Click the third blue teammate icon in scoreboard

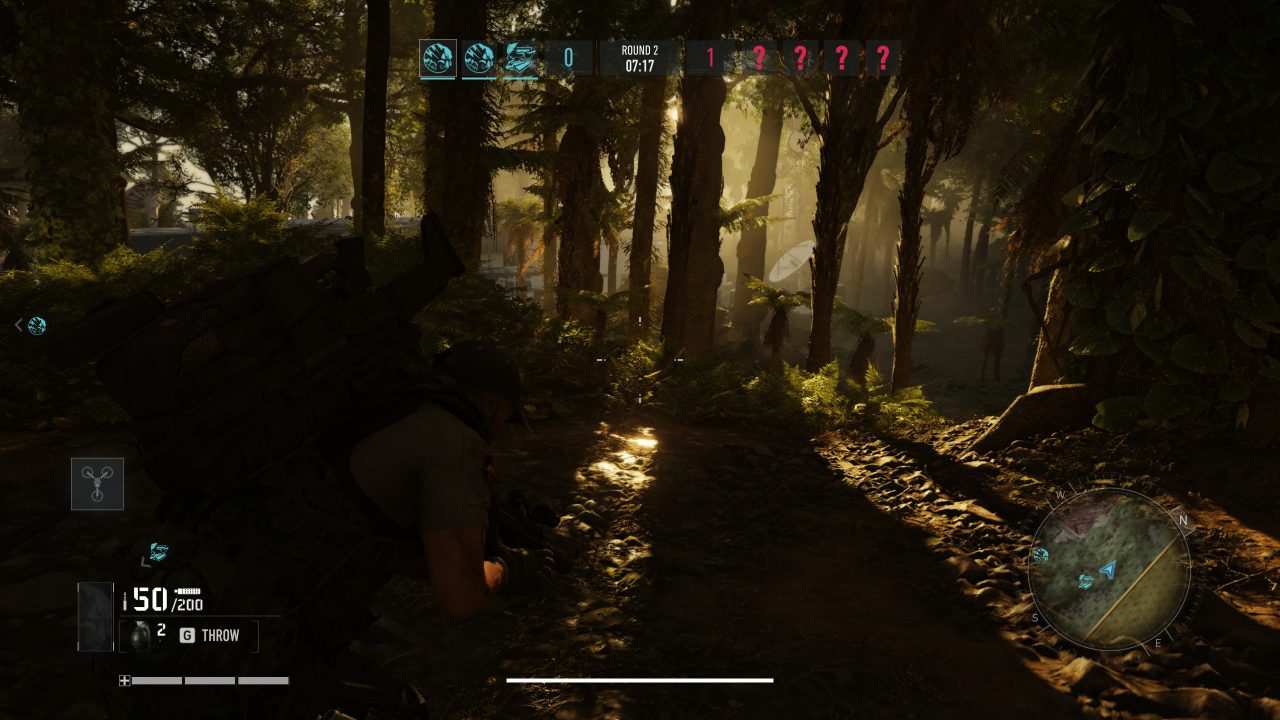click(520, 58)
